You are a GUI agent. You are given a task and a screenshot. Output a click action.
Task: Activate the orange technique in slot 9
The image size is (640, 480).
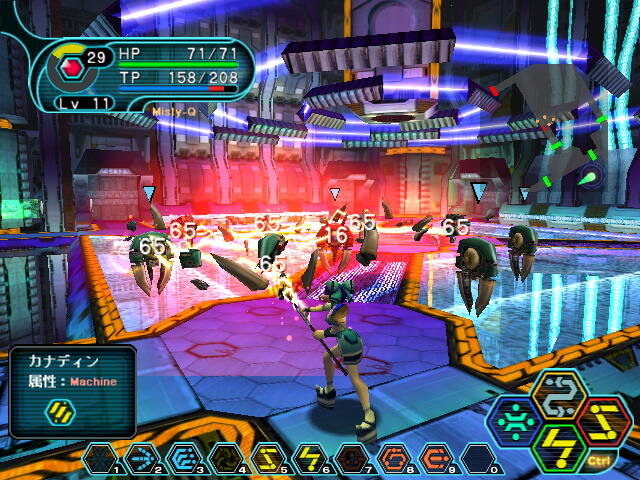click(436, 459)
